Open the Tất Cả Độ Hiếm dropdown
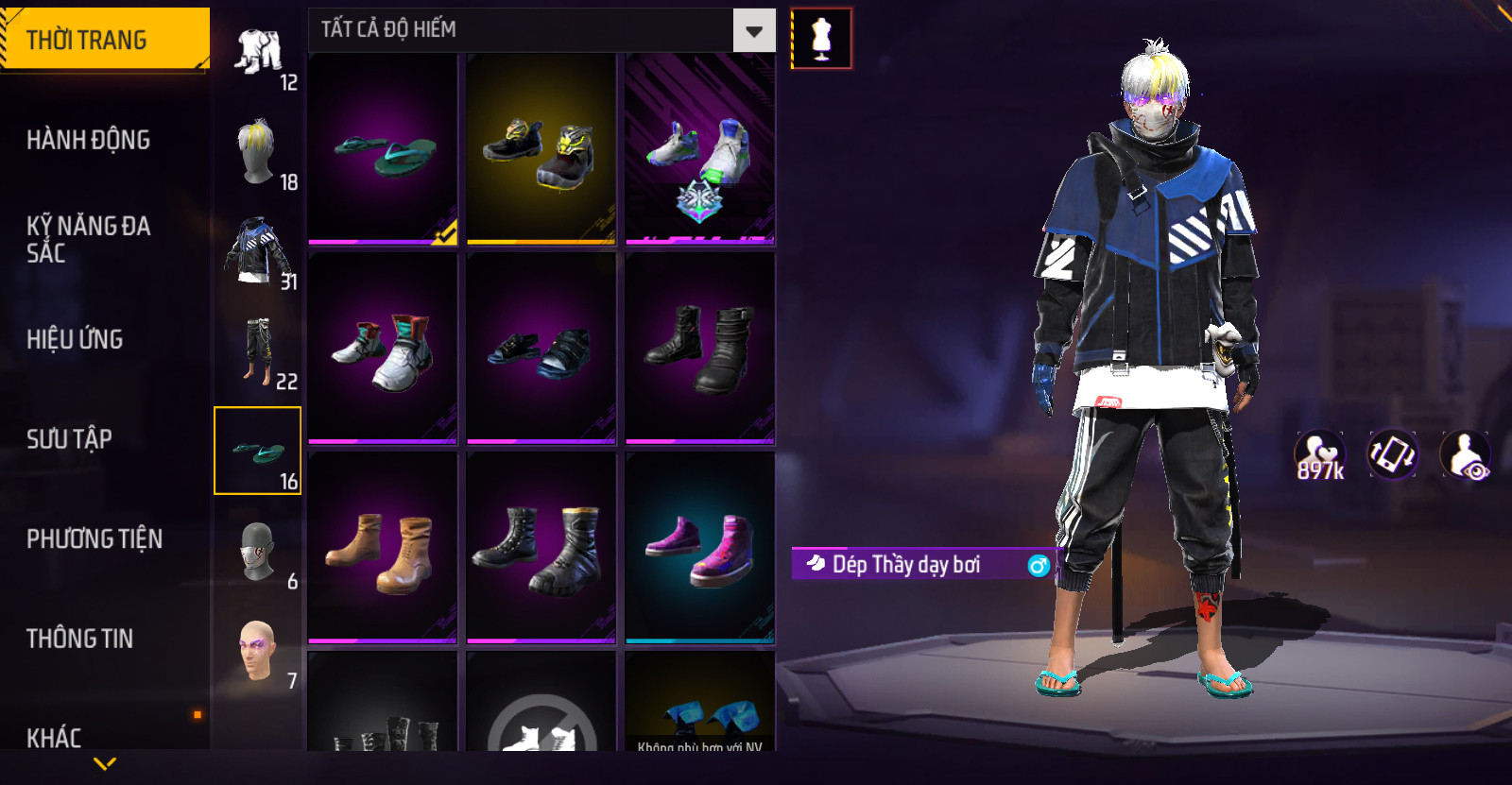The height and width of the screenshot is (785, 1512). pyautogui.click(x=753, y=30)
